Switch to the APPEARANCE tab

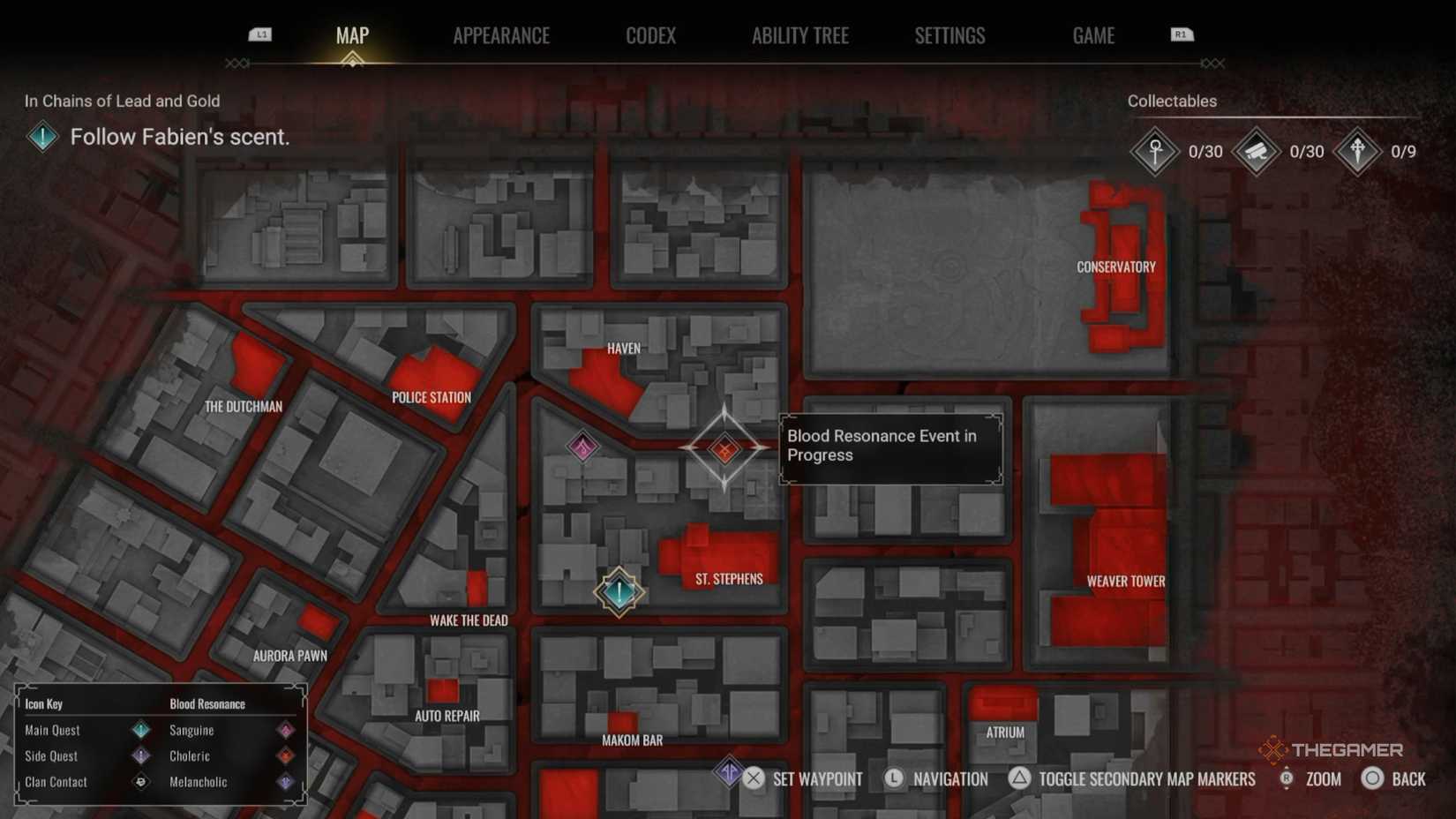(x=500, y=35)
